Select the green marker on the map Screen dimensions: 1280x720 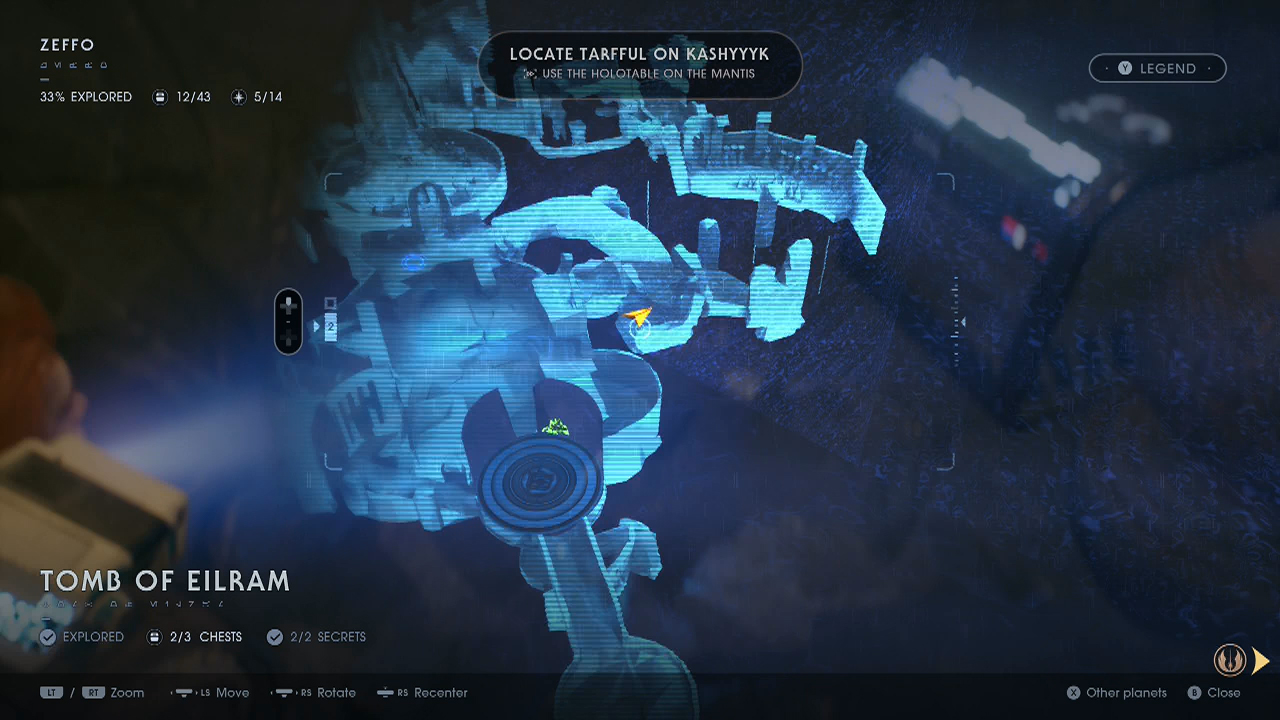[555, 428]
